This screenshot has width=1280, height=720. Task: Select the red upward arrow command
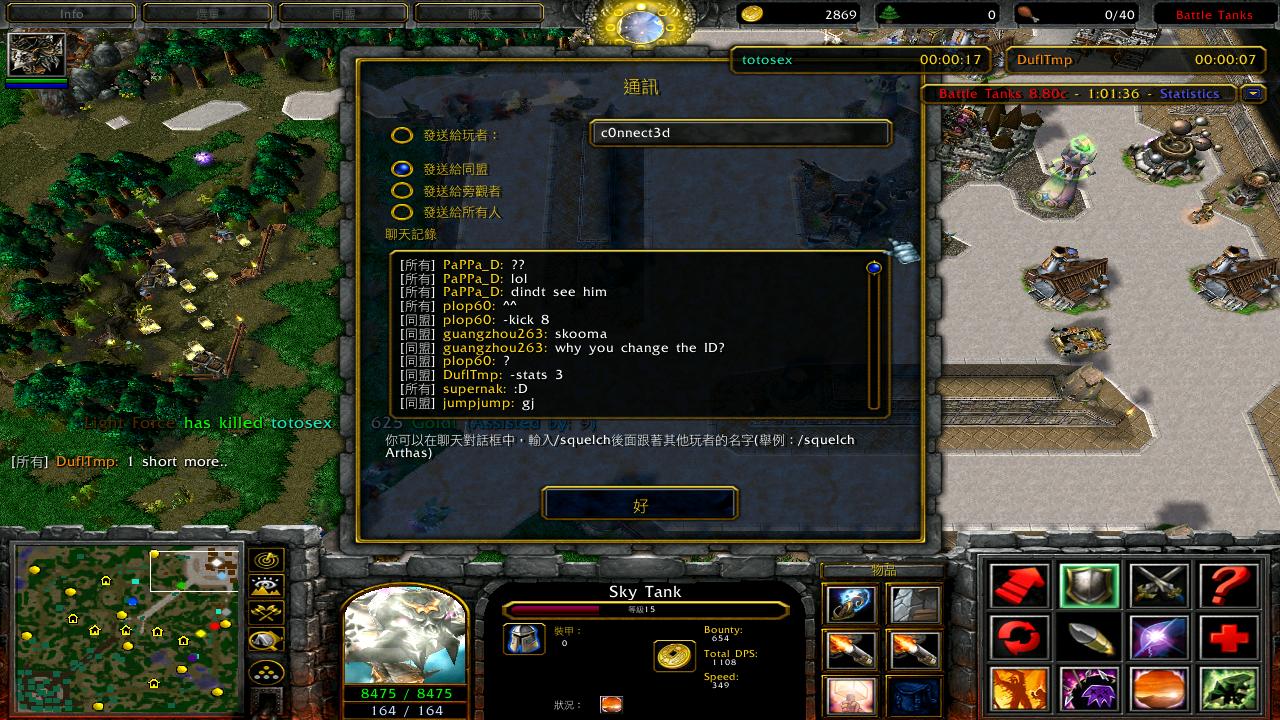1020,586
